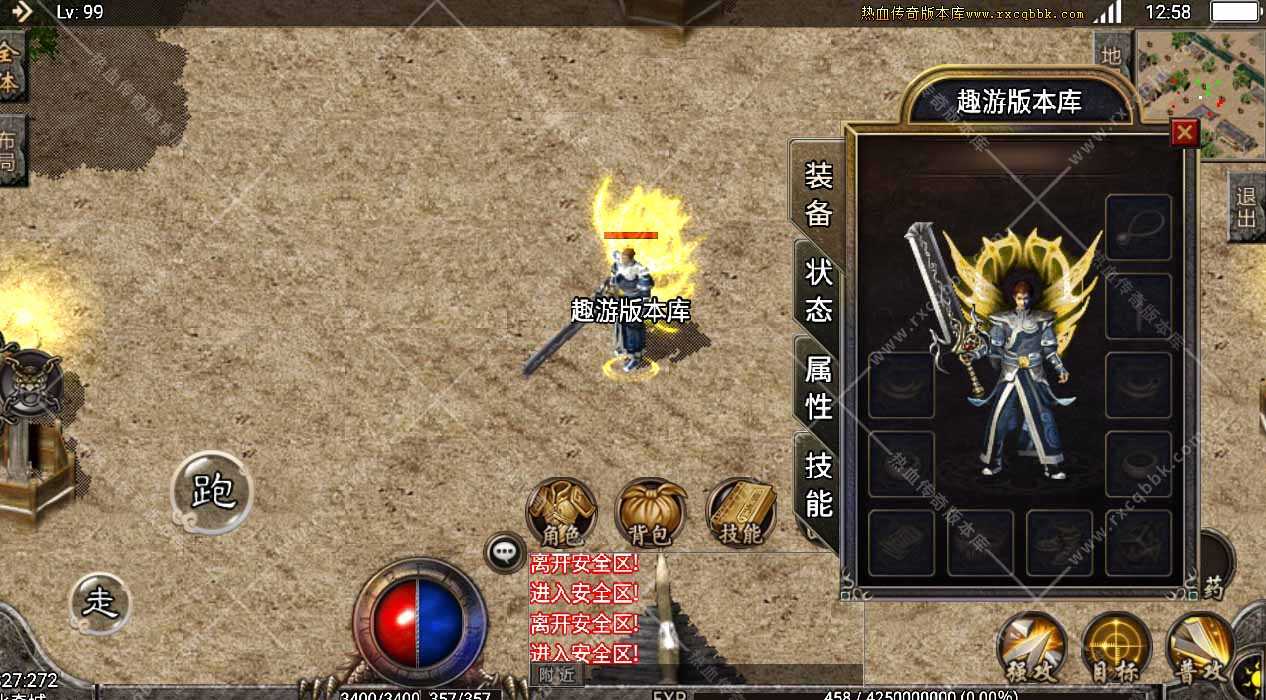Select the 技能 tab in character panel
Image resolution: width=1266 pixels, height=700 pixels.
818,483
